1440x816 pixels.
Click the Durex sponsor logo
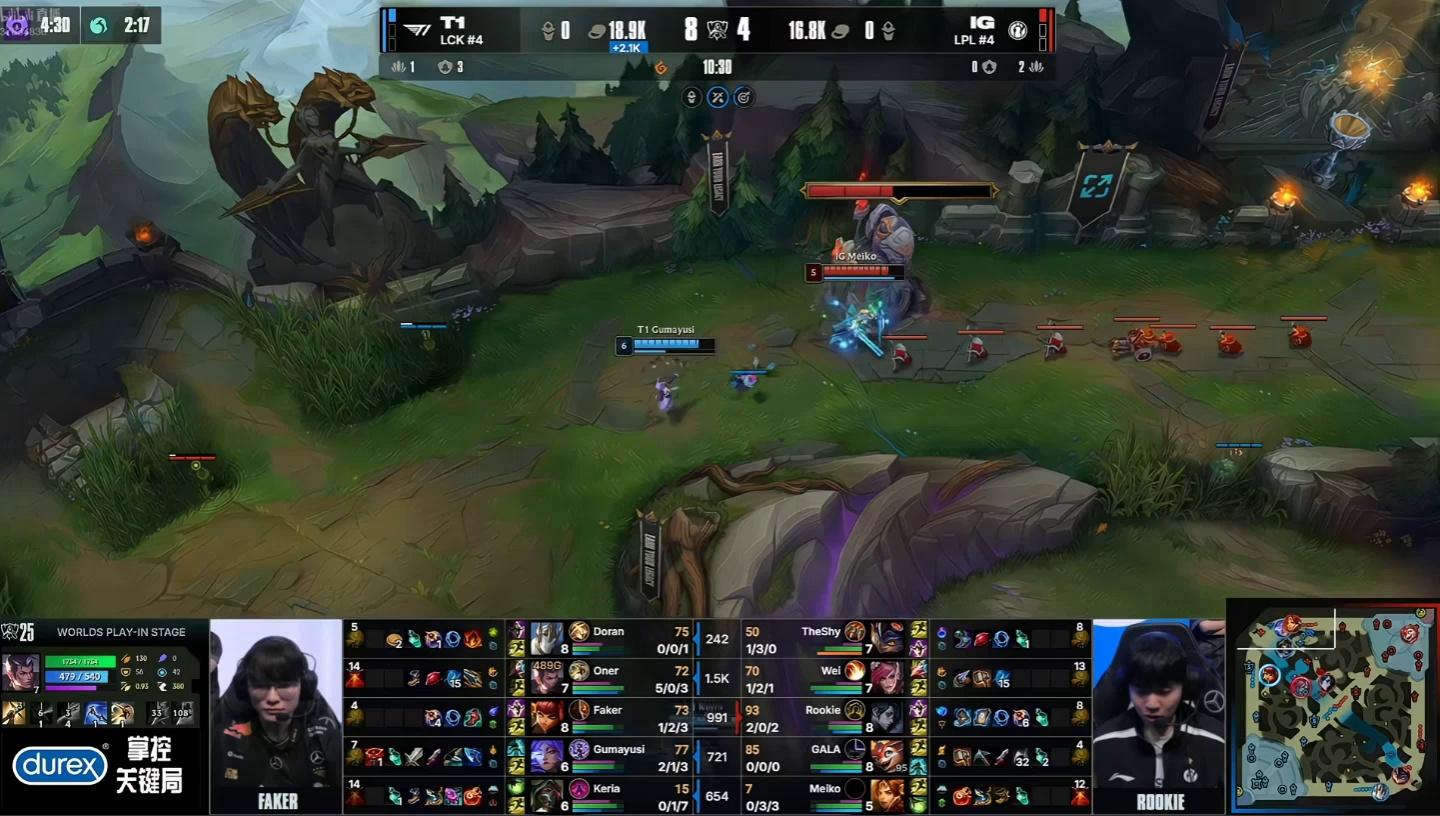click(x=59, y=766)
